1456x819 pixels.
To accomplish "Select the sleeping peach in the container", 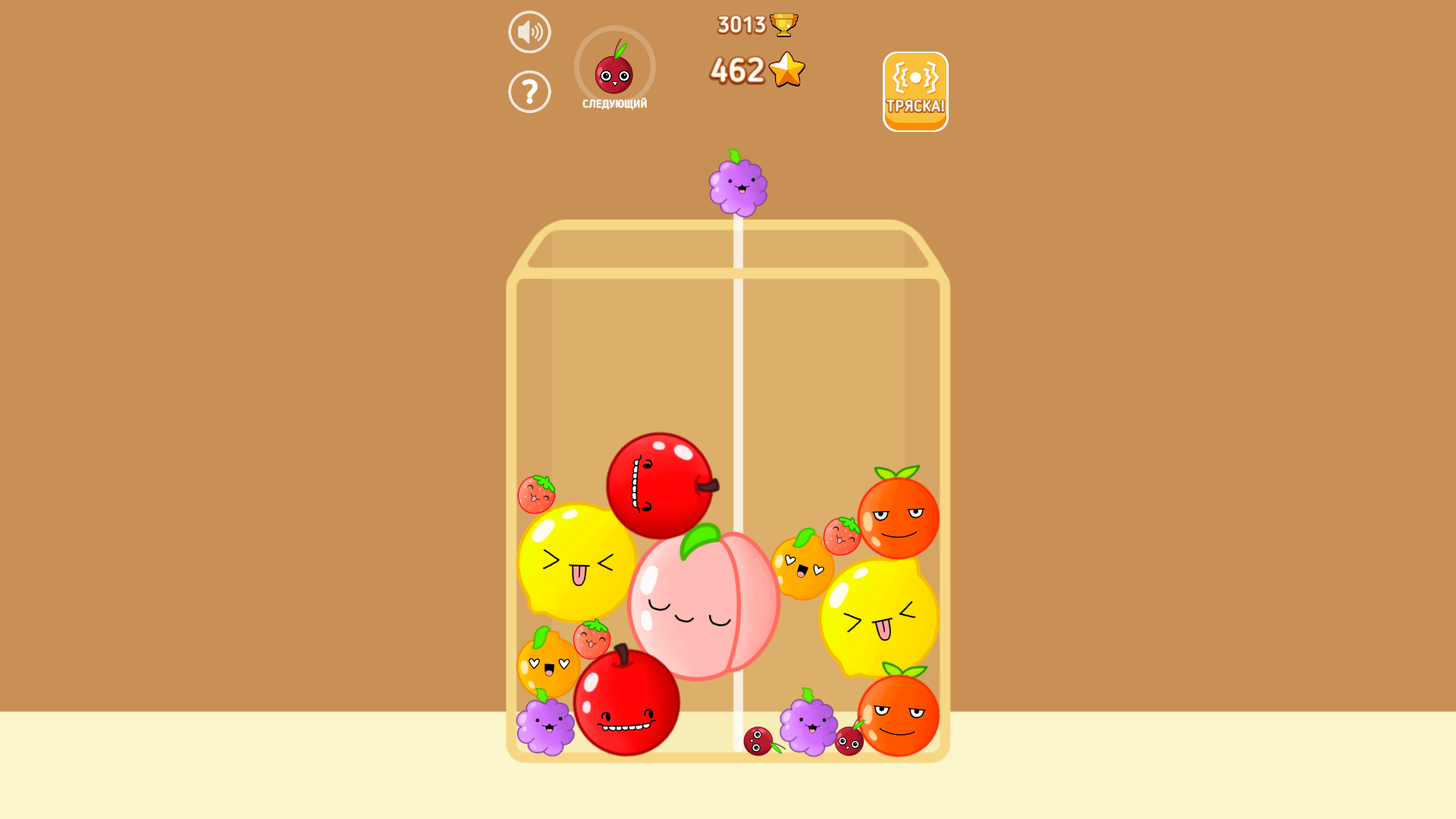I will [705, 607].
